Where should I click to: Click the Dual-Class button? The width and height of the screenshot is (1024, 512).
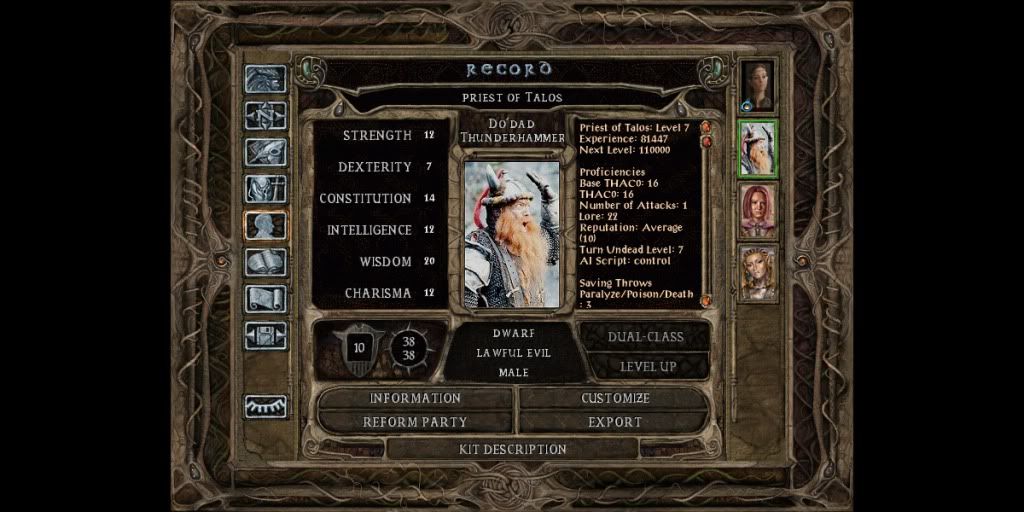[x=647, y=337]
